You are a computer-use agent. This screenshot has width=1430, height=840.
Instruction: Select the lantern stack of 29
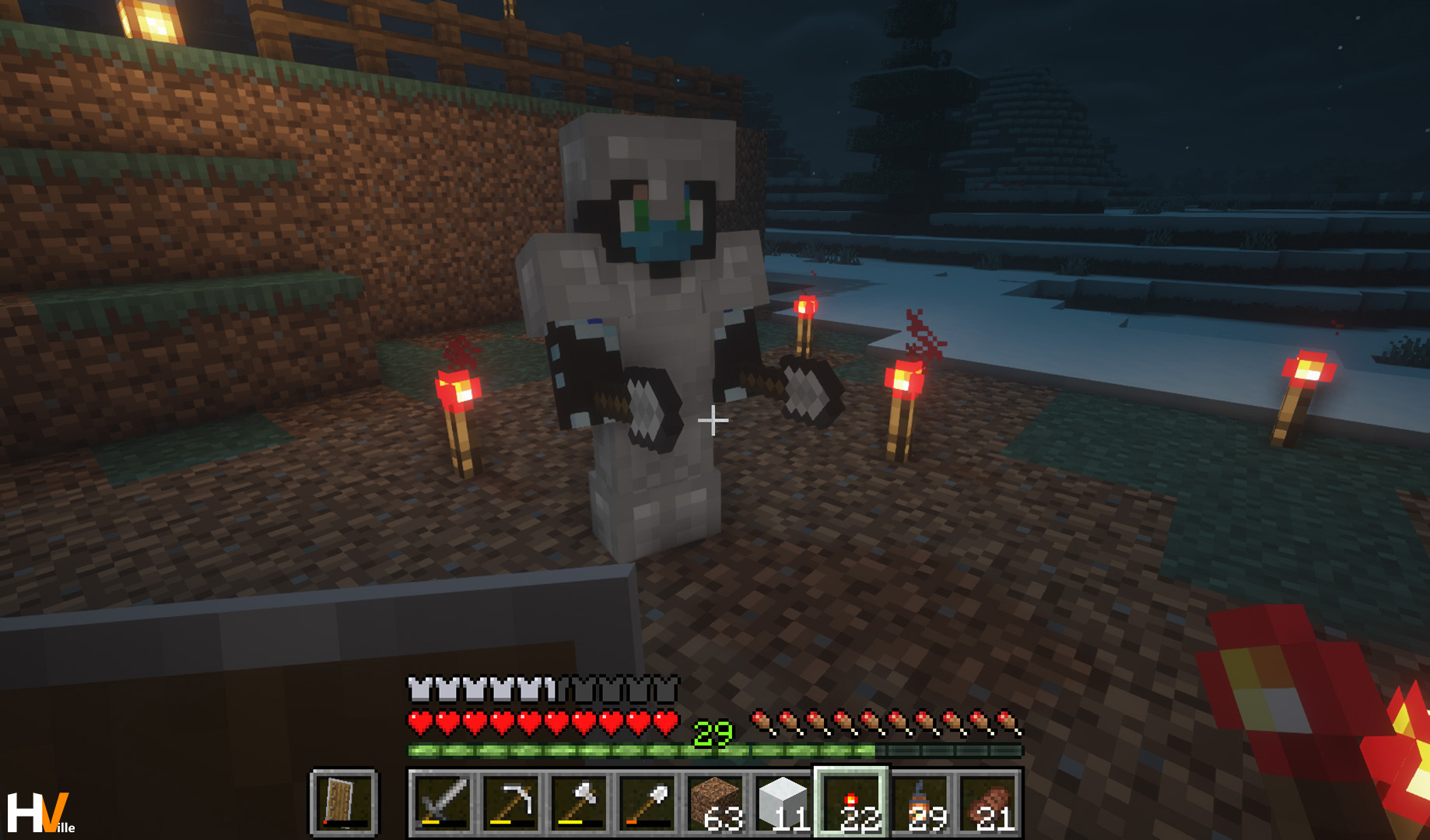(920, 803)
